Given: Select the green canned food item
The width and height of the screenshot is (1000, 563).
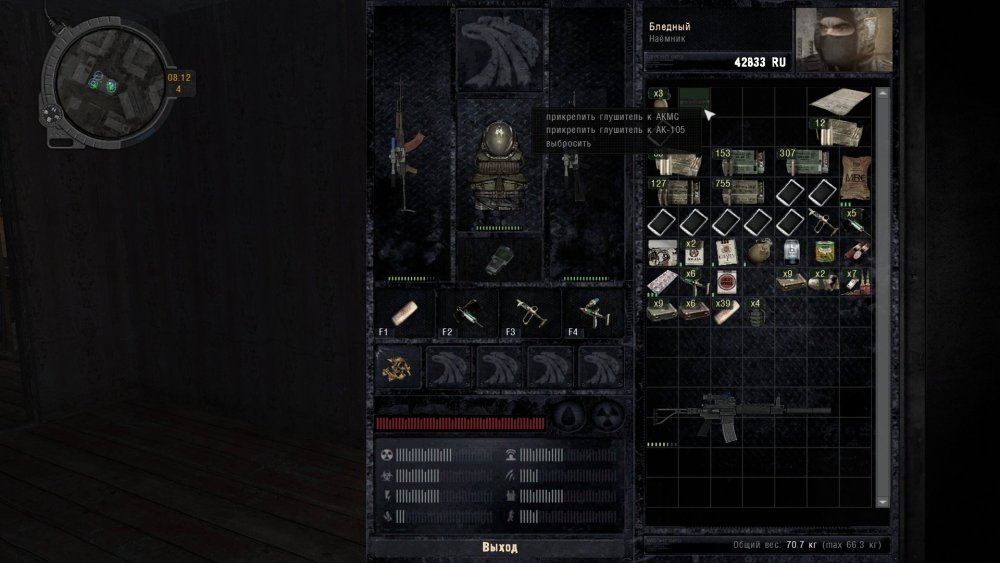Looking at the screenshot, I should 825,251.
